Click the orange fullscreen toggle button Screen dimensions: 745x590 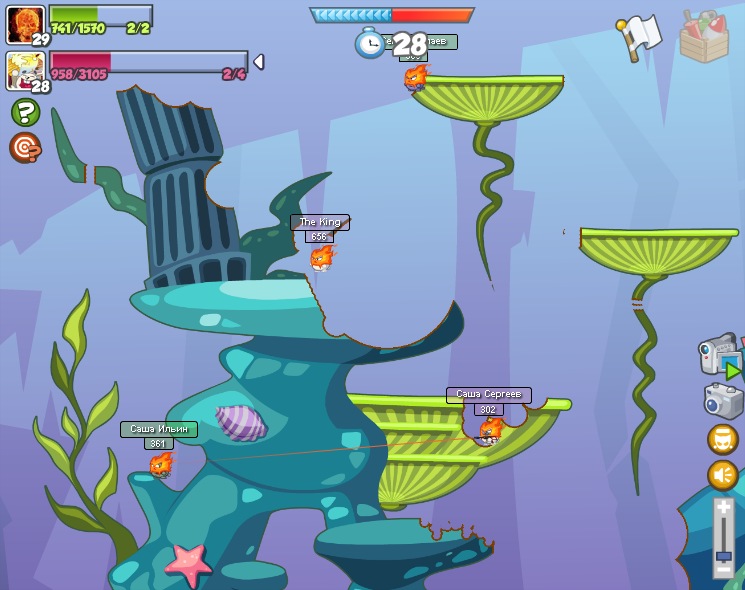point(723,439)
